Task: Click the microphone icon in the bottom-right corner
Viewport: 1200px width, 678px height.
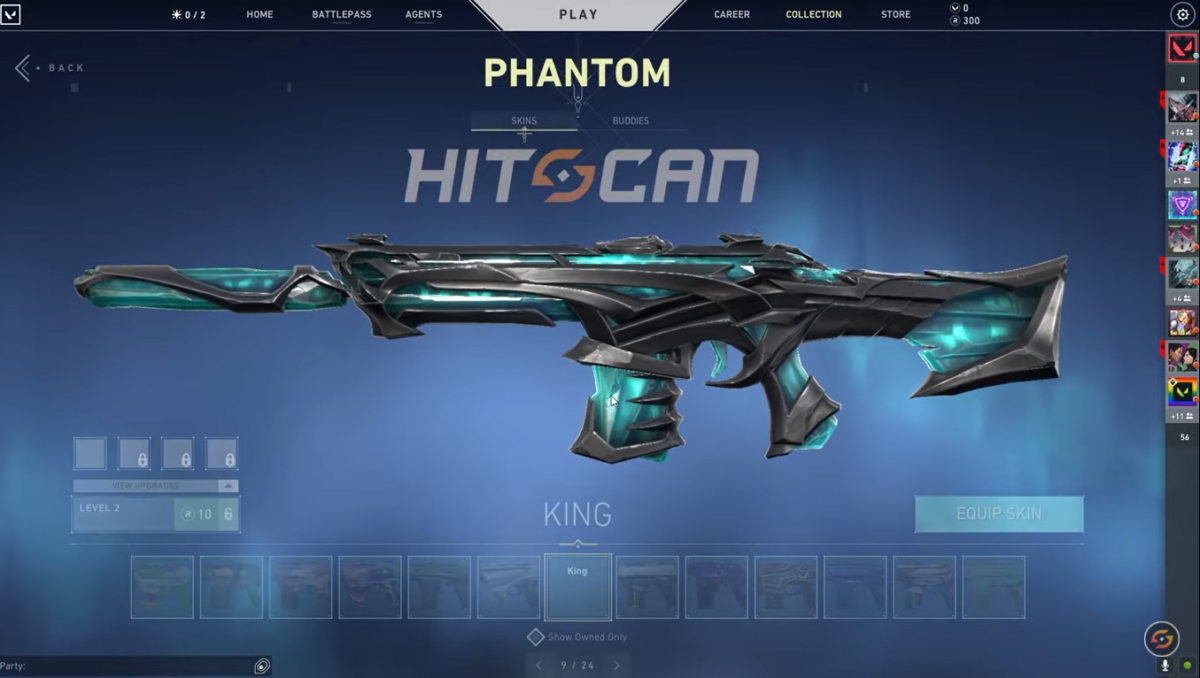Action: [1165, 665]
